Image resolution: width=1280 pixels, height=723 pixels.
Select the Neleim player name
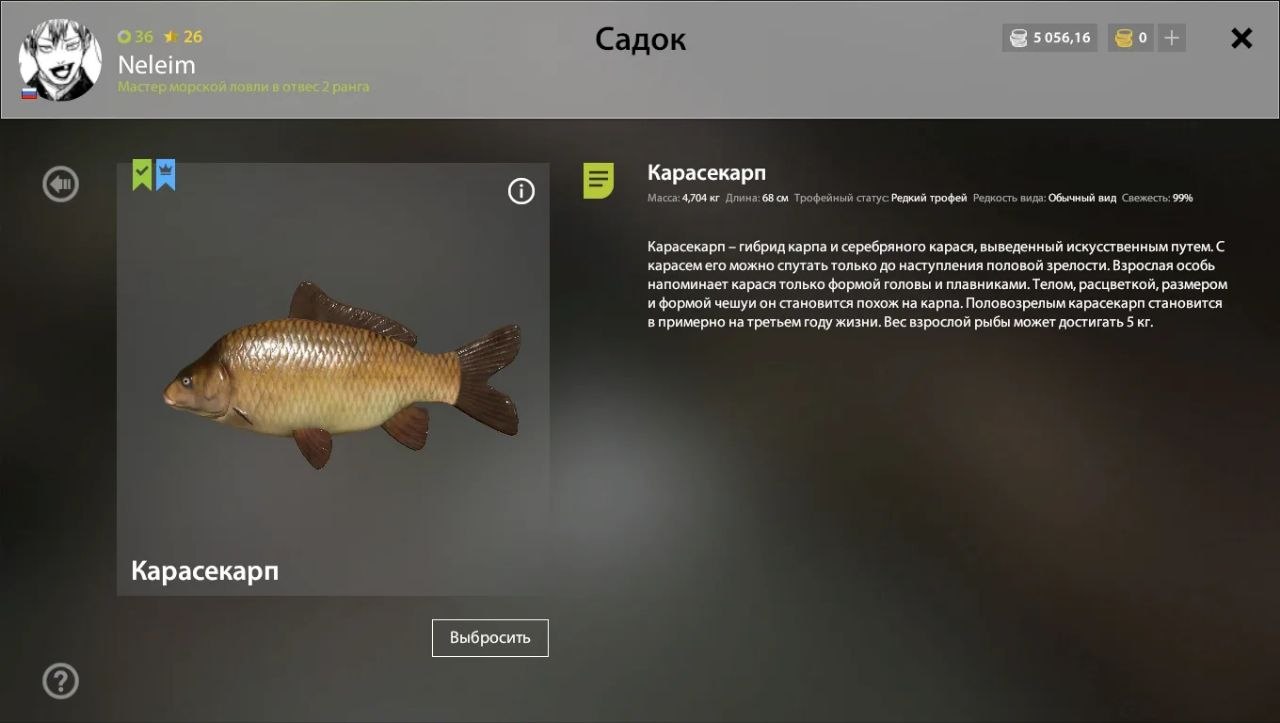(156, 64)
